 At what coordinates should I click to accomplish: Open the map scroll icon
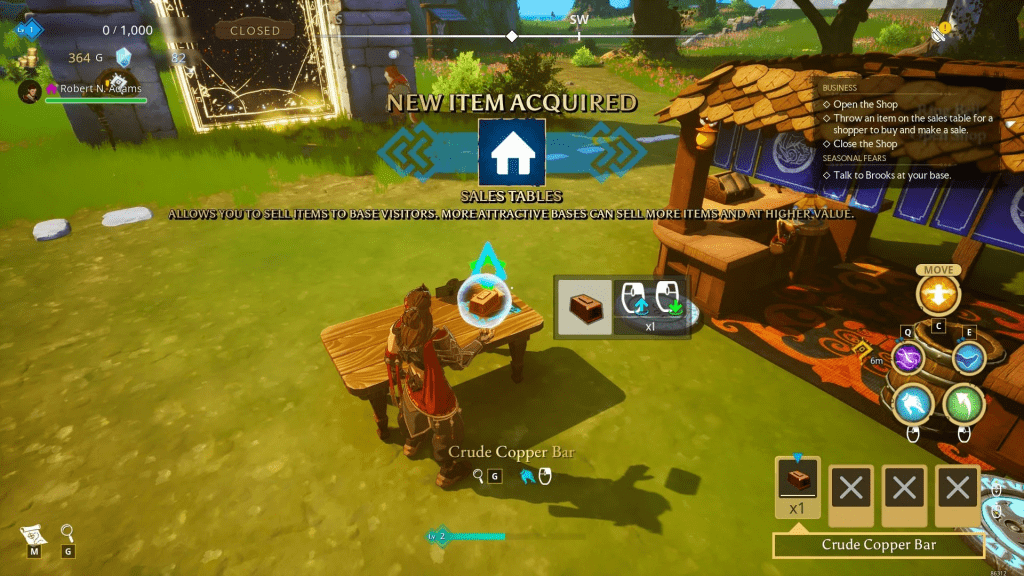33,534
